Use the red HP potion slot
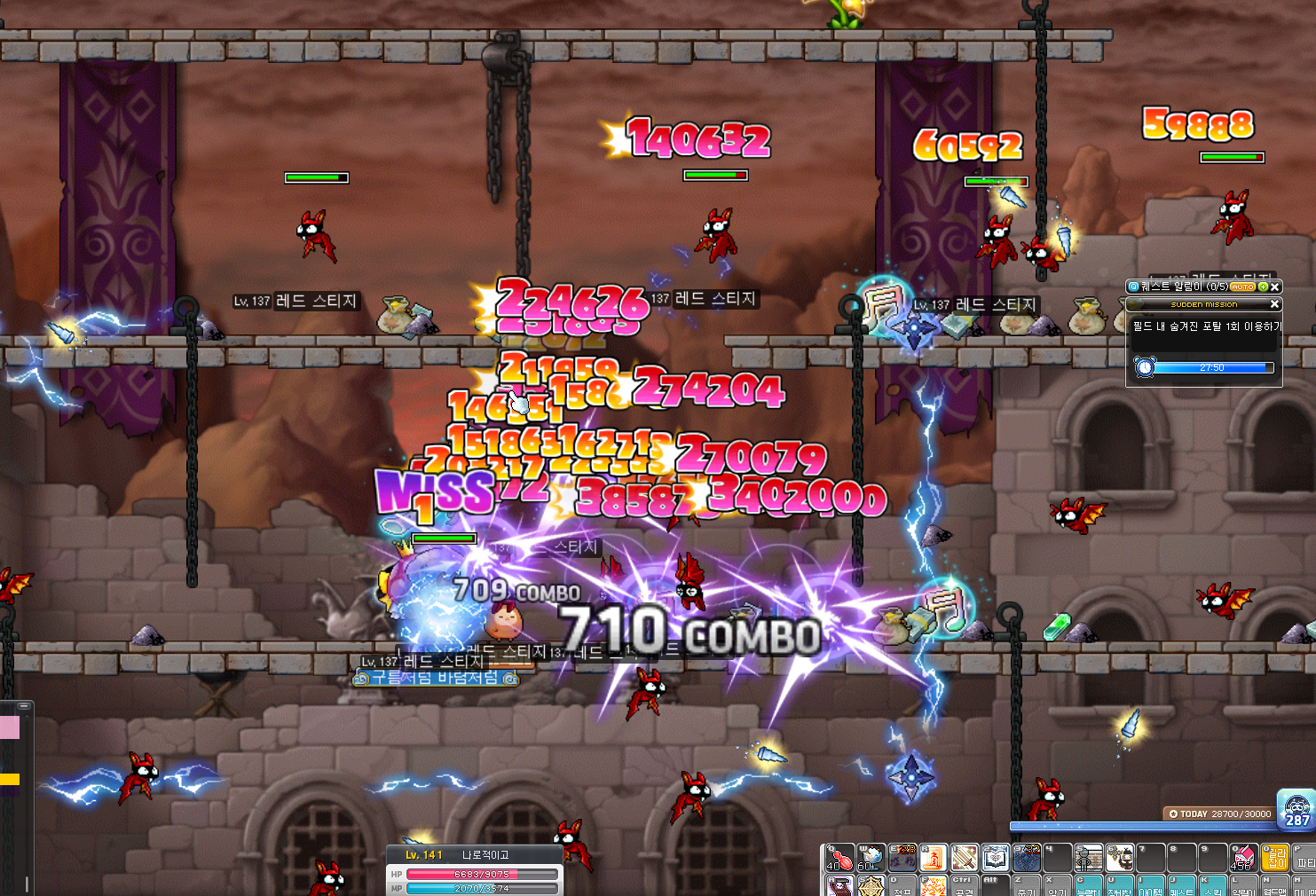The width and height of the screenshot is (1316, 896). 839,857
